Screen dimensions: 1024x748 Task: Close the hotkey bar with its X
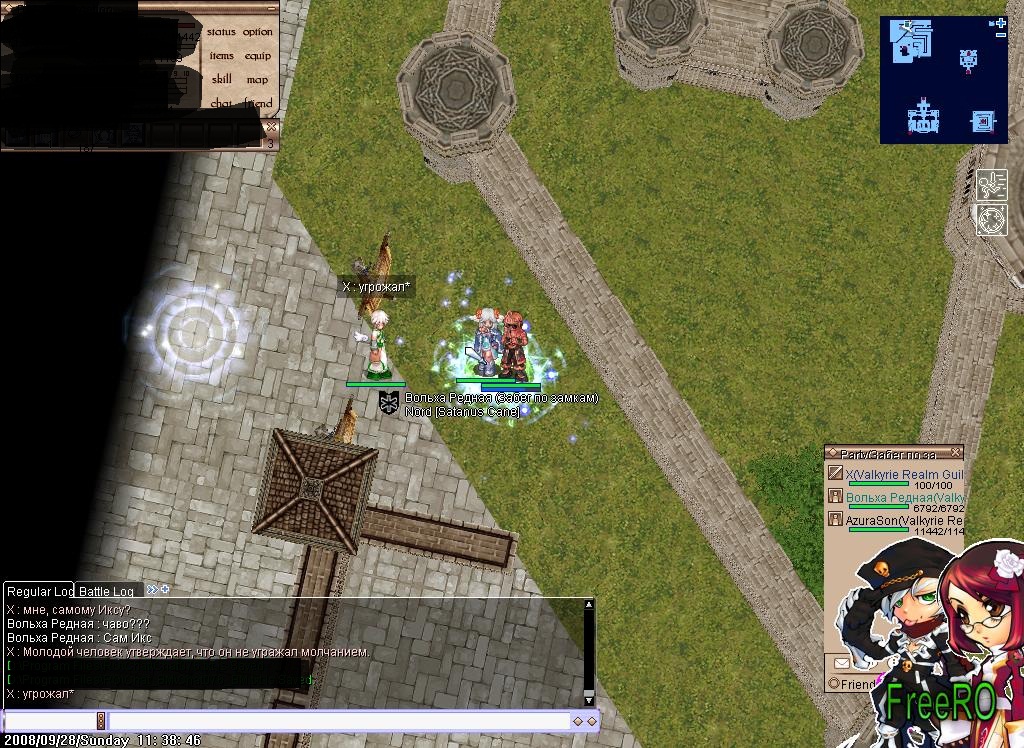tap(271, 128)
